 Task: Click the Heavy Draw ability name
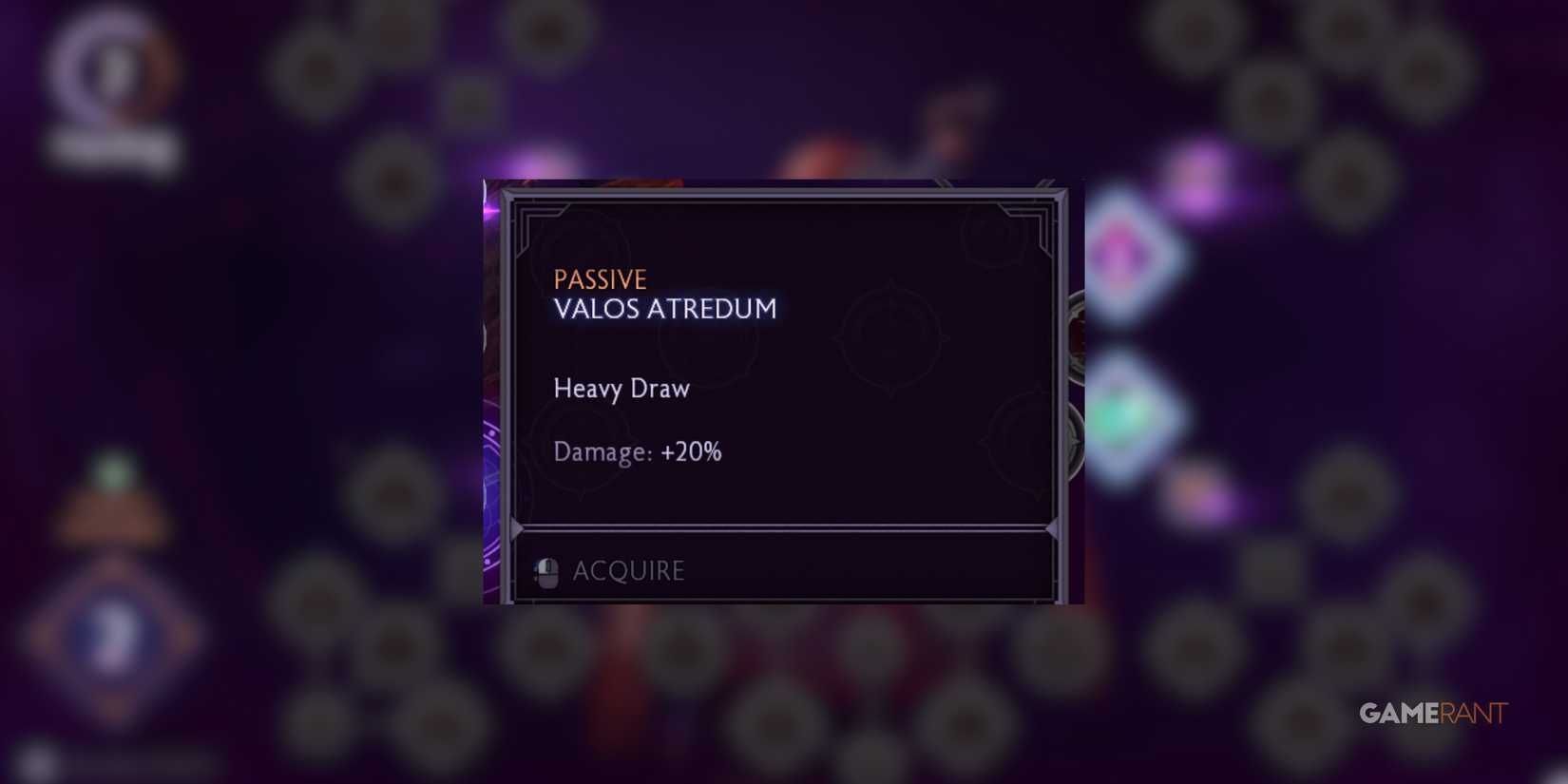(621, 389)
